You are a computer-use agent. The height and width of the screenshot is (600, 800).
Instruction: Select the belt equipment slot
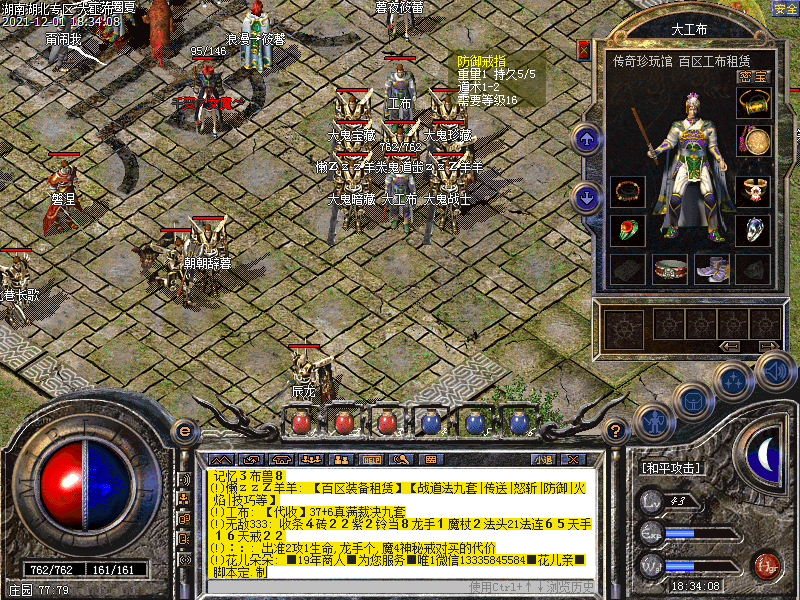click(x=669, y=268)
